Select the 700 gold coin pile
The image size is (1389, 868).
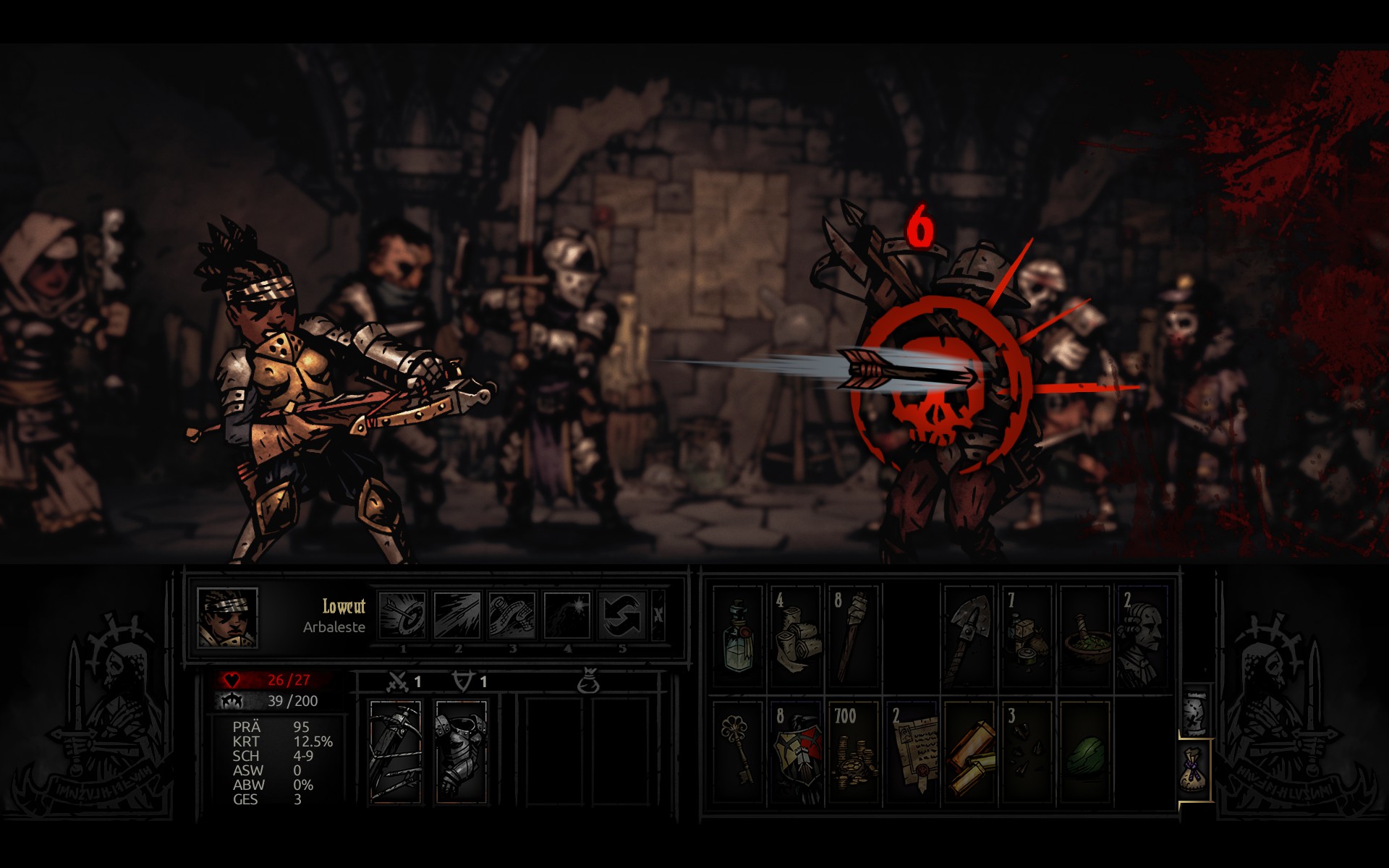point(853,752)
